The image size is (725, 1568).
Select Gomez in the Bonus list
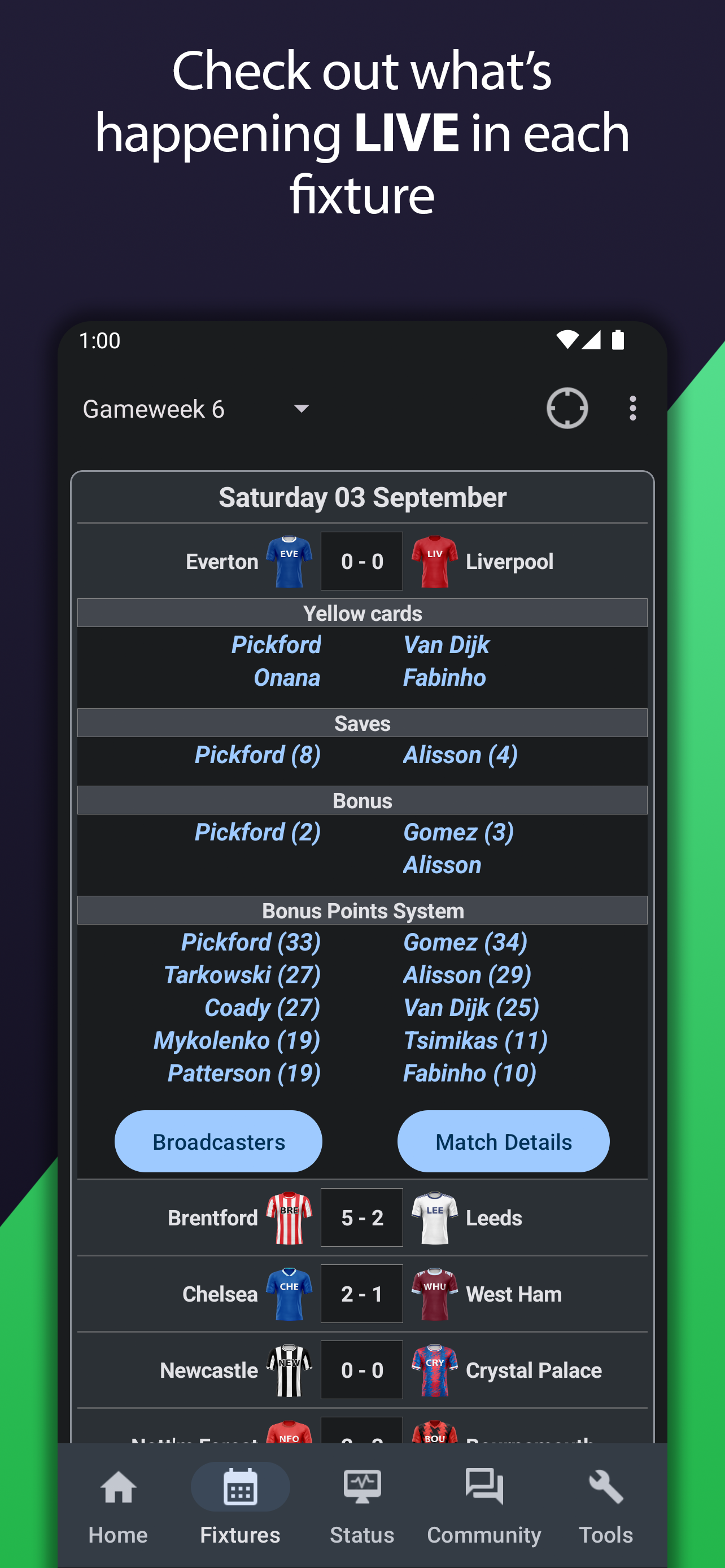tap(459, 832)
